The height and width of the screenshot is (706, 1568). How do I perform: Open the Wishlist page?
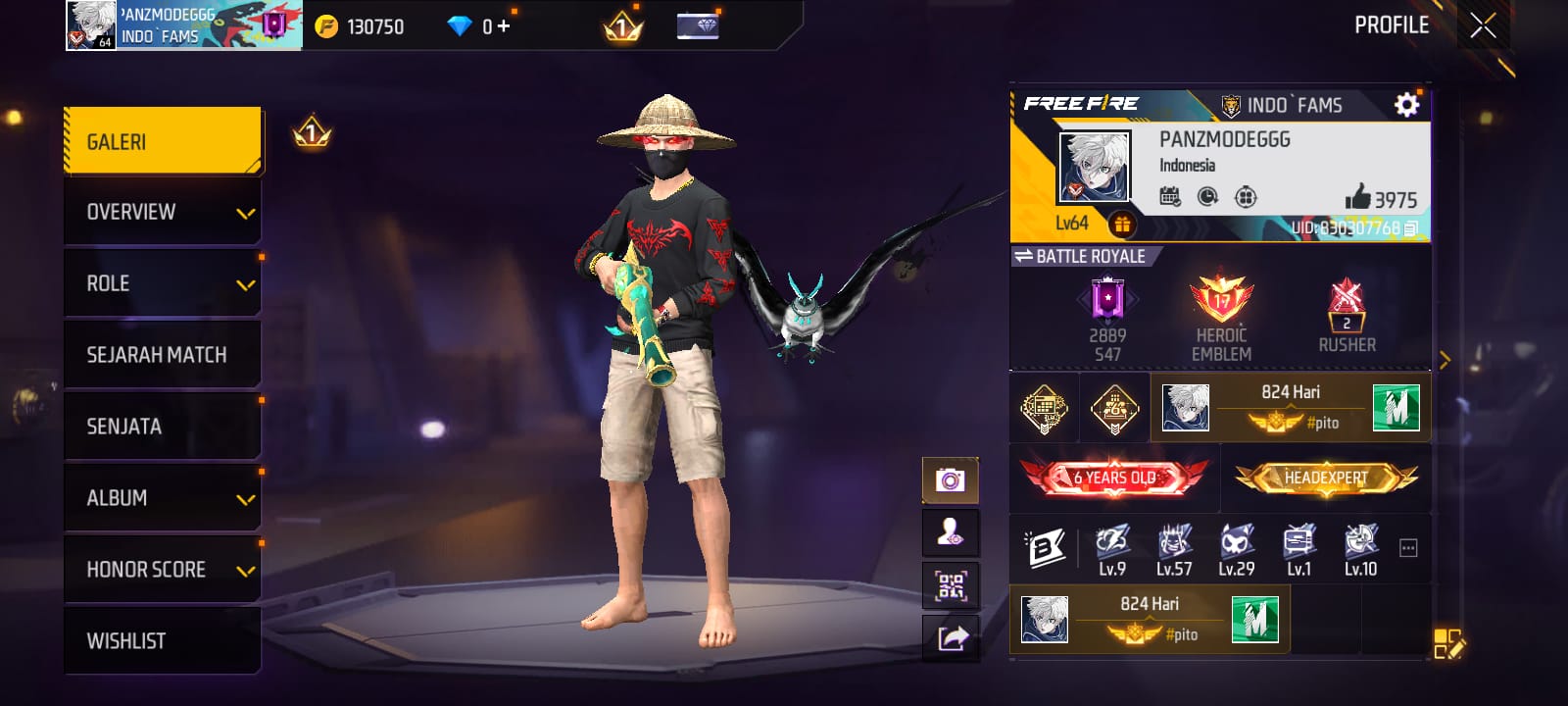(x=163, y=641)
